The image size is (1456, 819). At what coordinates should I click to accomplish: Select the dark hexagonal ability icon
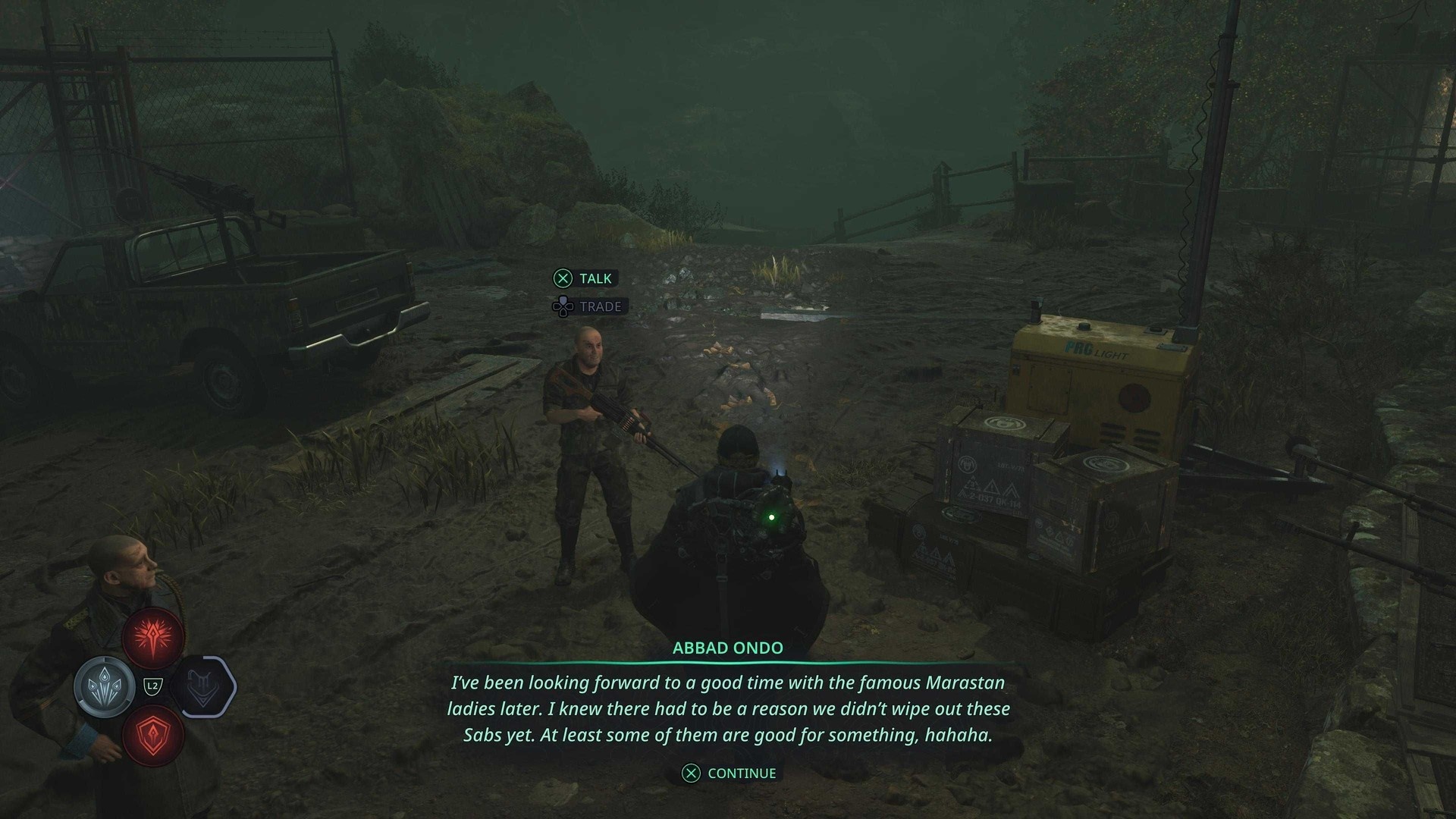203,687
